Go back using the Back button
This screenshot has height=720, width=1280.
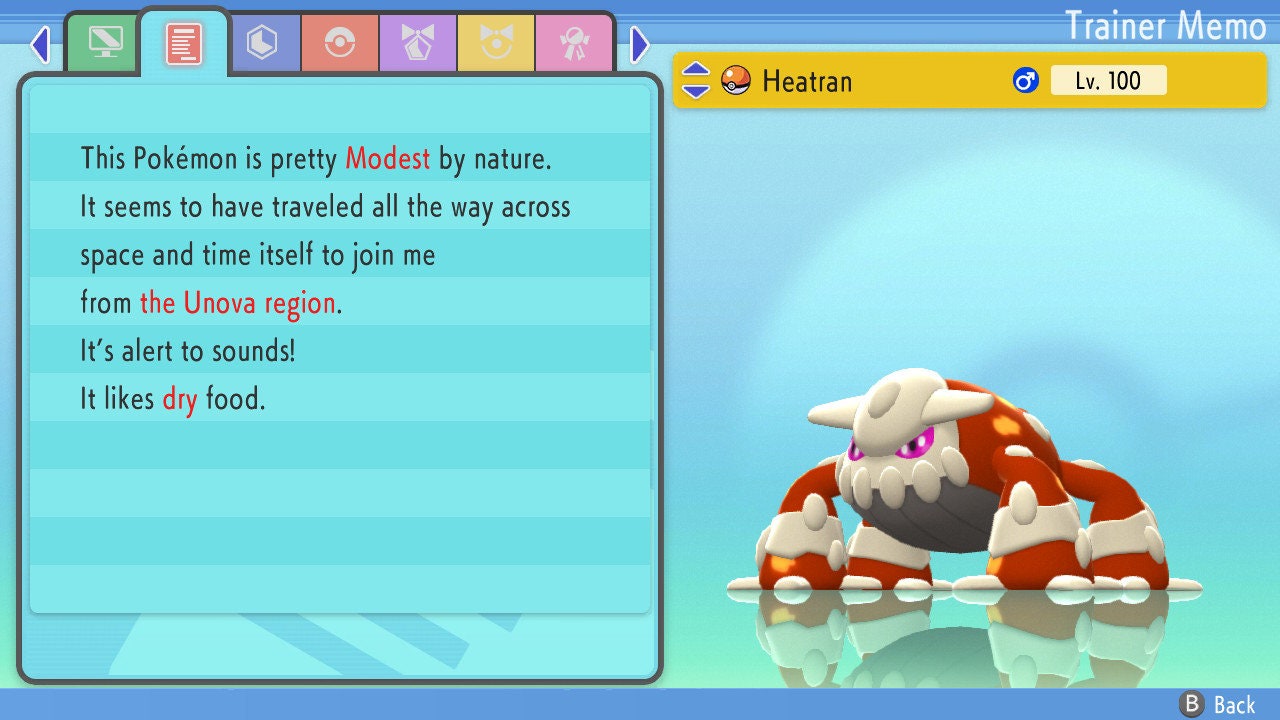pos(1218,705)
